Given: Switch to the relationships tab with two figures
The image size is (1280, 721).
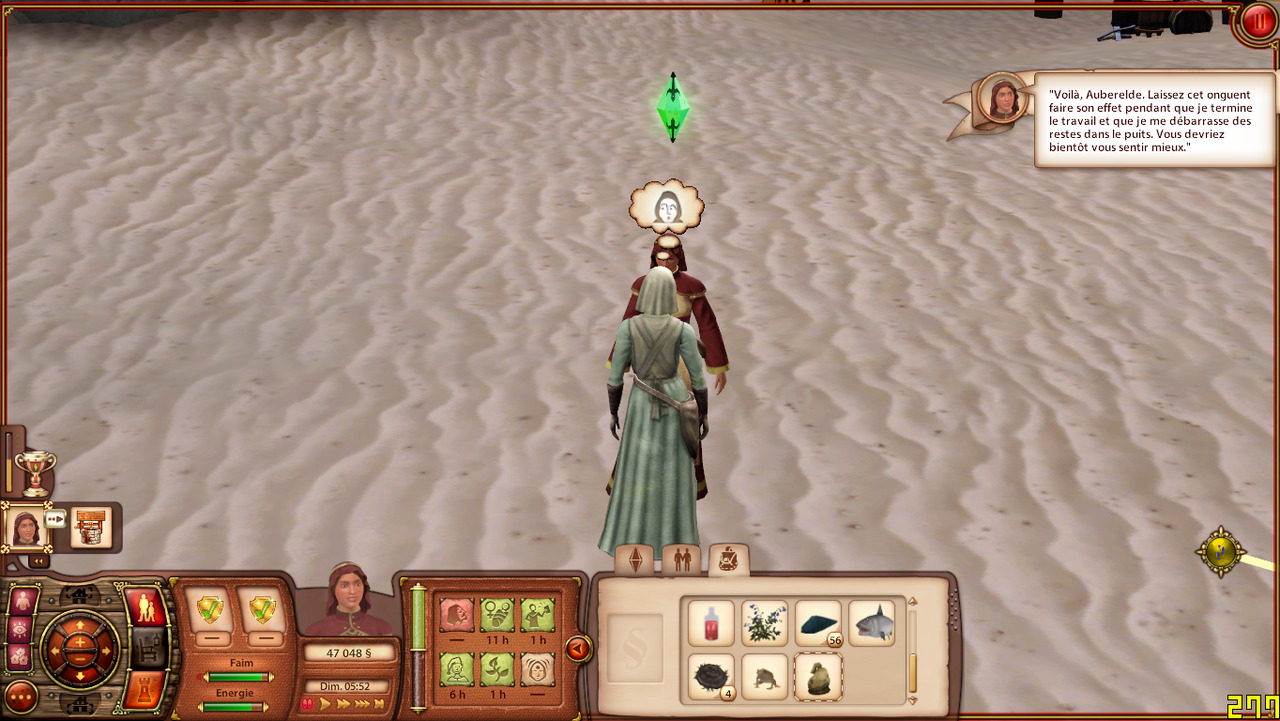Looking at the screenshot, I should coord(683,560).
